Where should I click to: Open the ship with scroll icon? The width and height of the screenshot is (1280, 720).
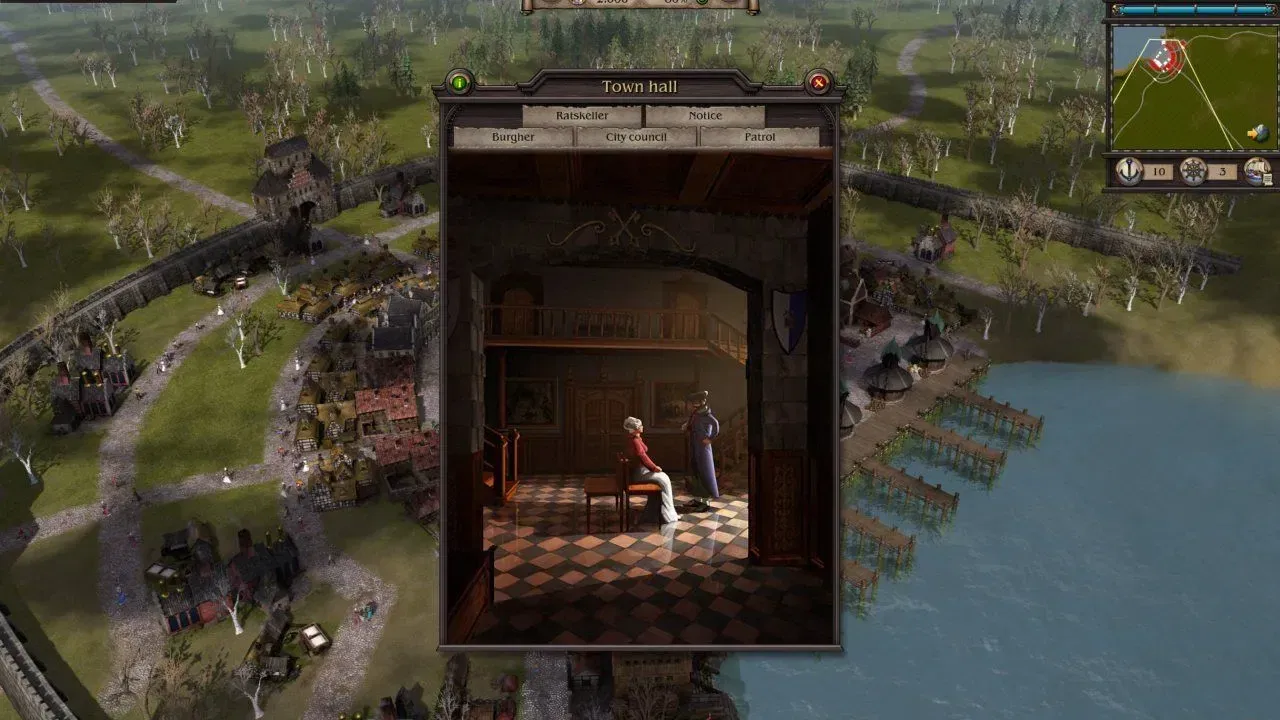(x=1257, y=171)
